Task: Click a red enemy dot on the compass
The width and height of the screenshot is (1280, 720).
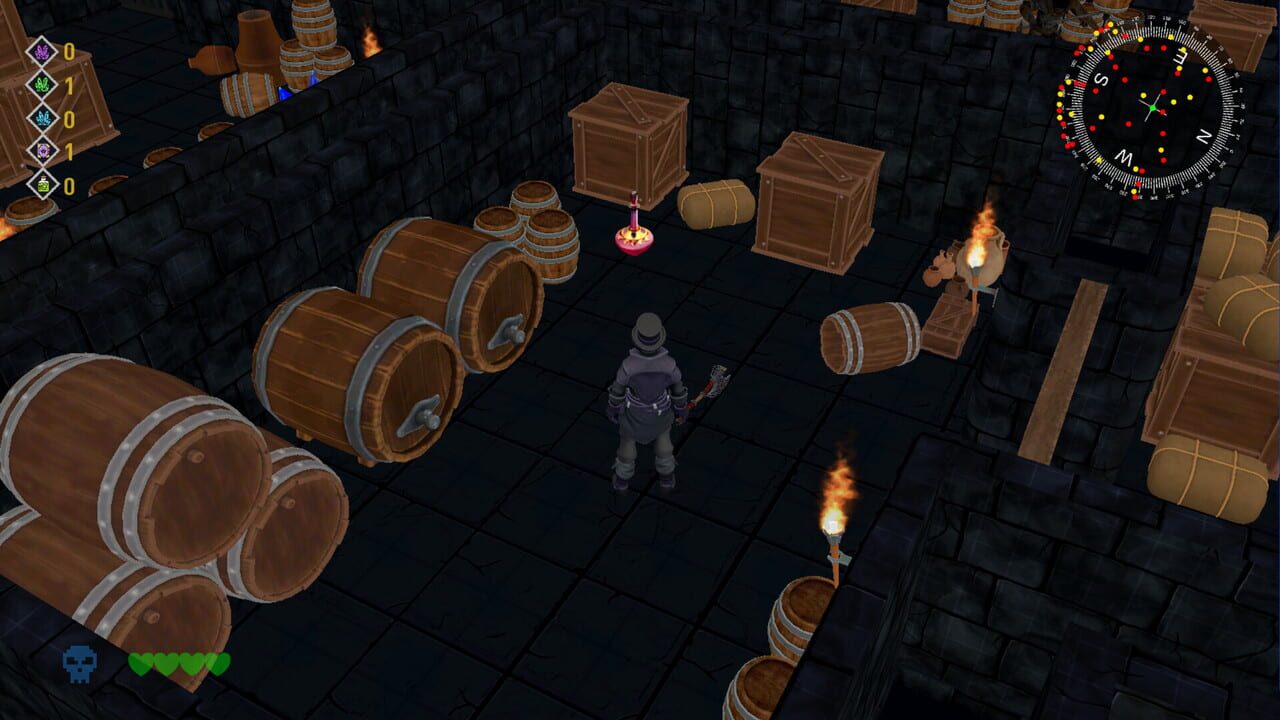Action: (x=1162, y=91)
